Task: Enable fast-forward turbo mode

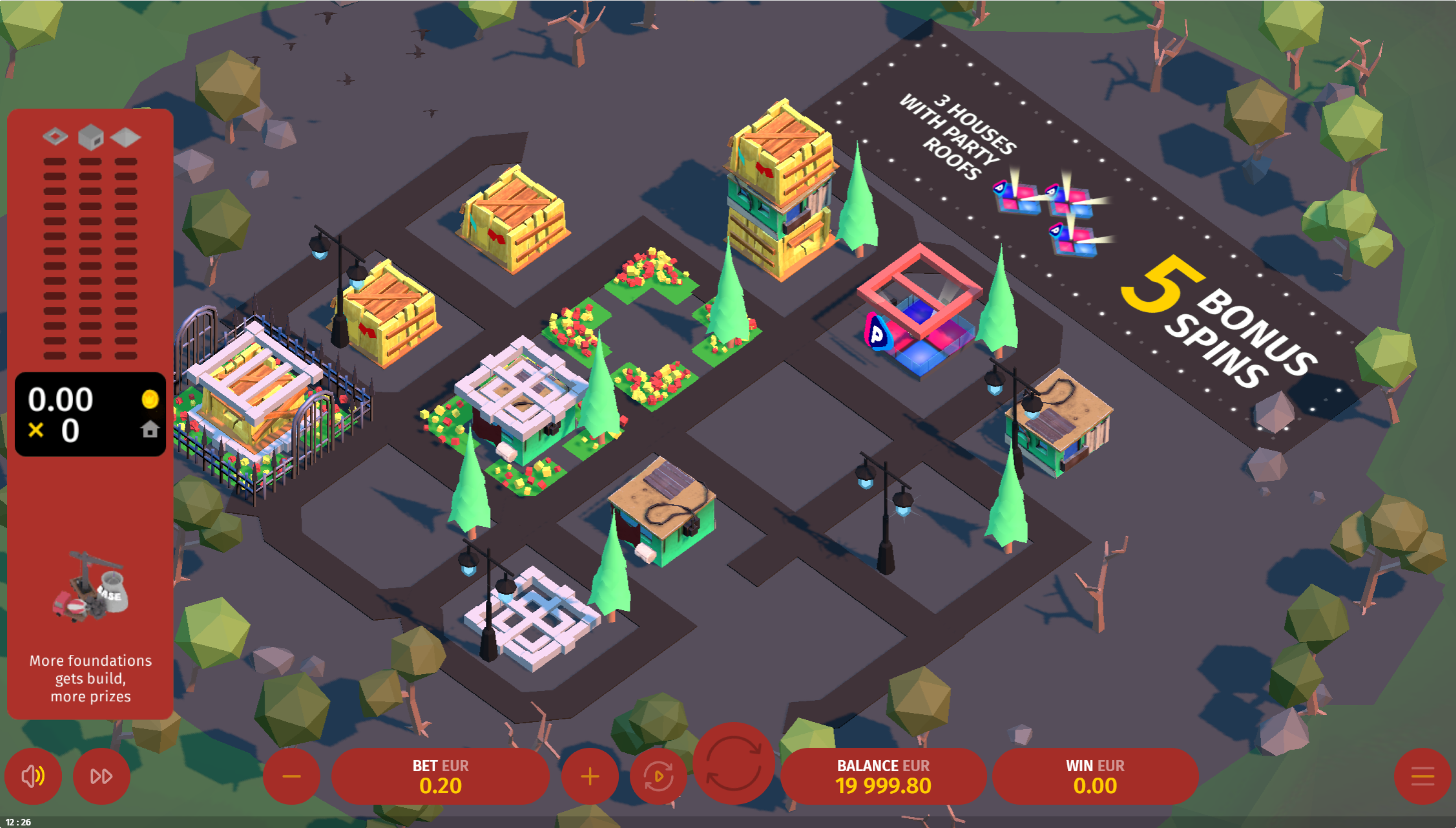Action: click(102, 776)
